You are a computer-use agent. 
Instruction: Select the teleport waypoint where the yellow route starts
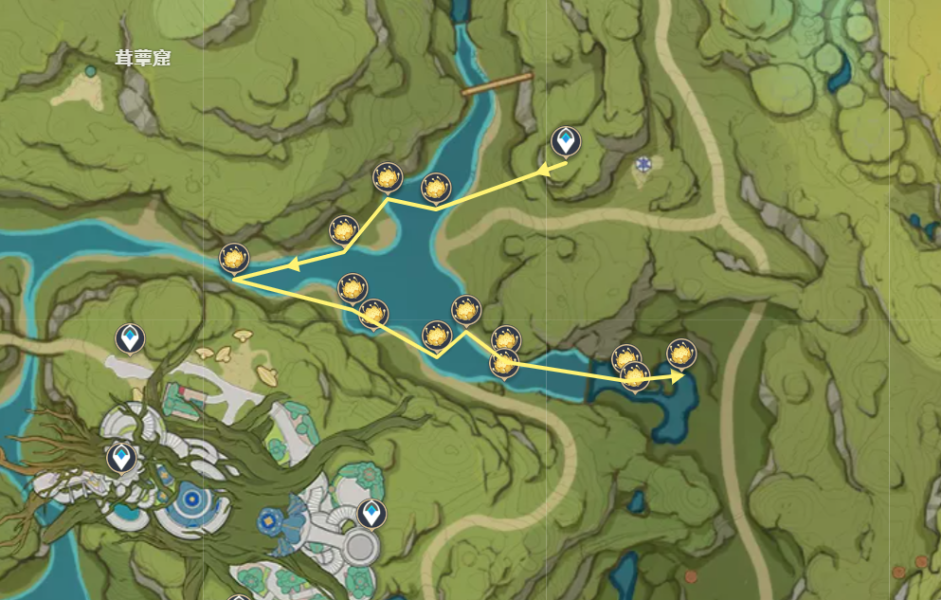(x=566, y=142)
